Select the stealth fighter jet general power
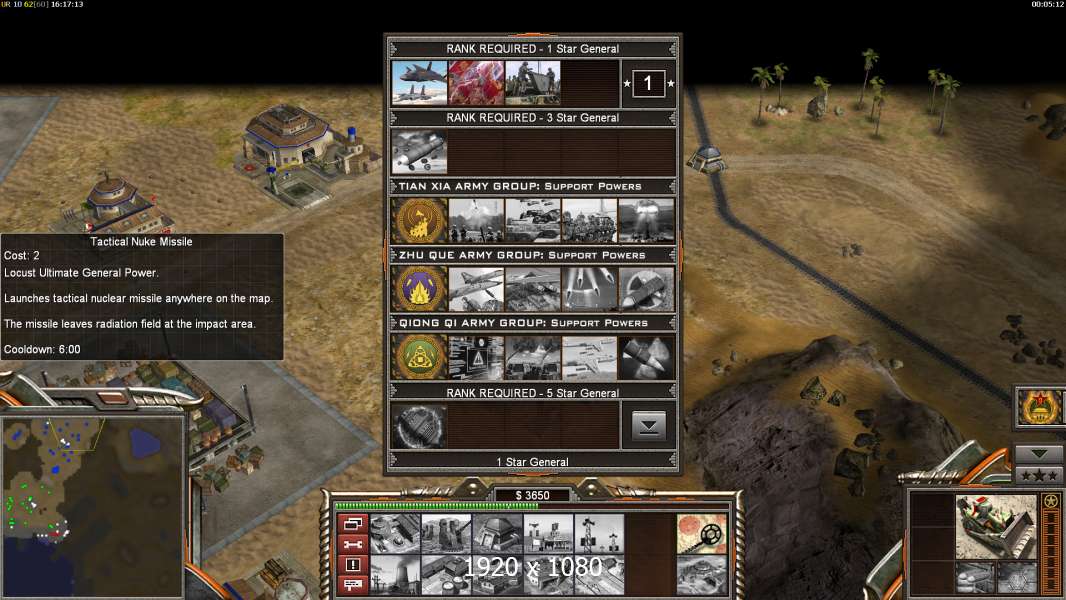This screenshot has height=600, width=1066. [419, 83]
